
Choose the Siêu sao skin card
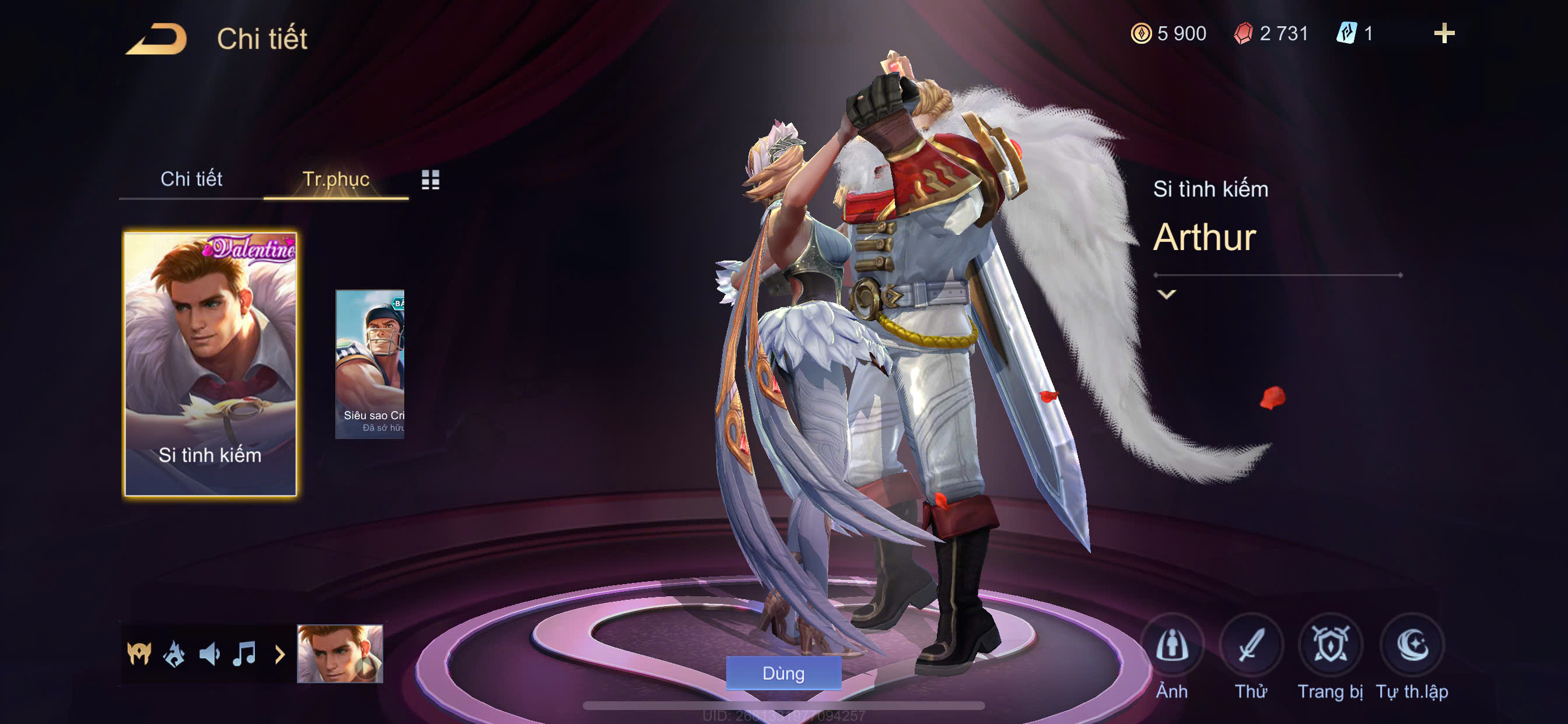(370, 363)
